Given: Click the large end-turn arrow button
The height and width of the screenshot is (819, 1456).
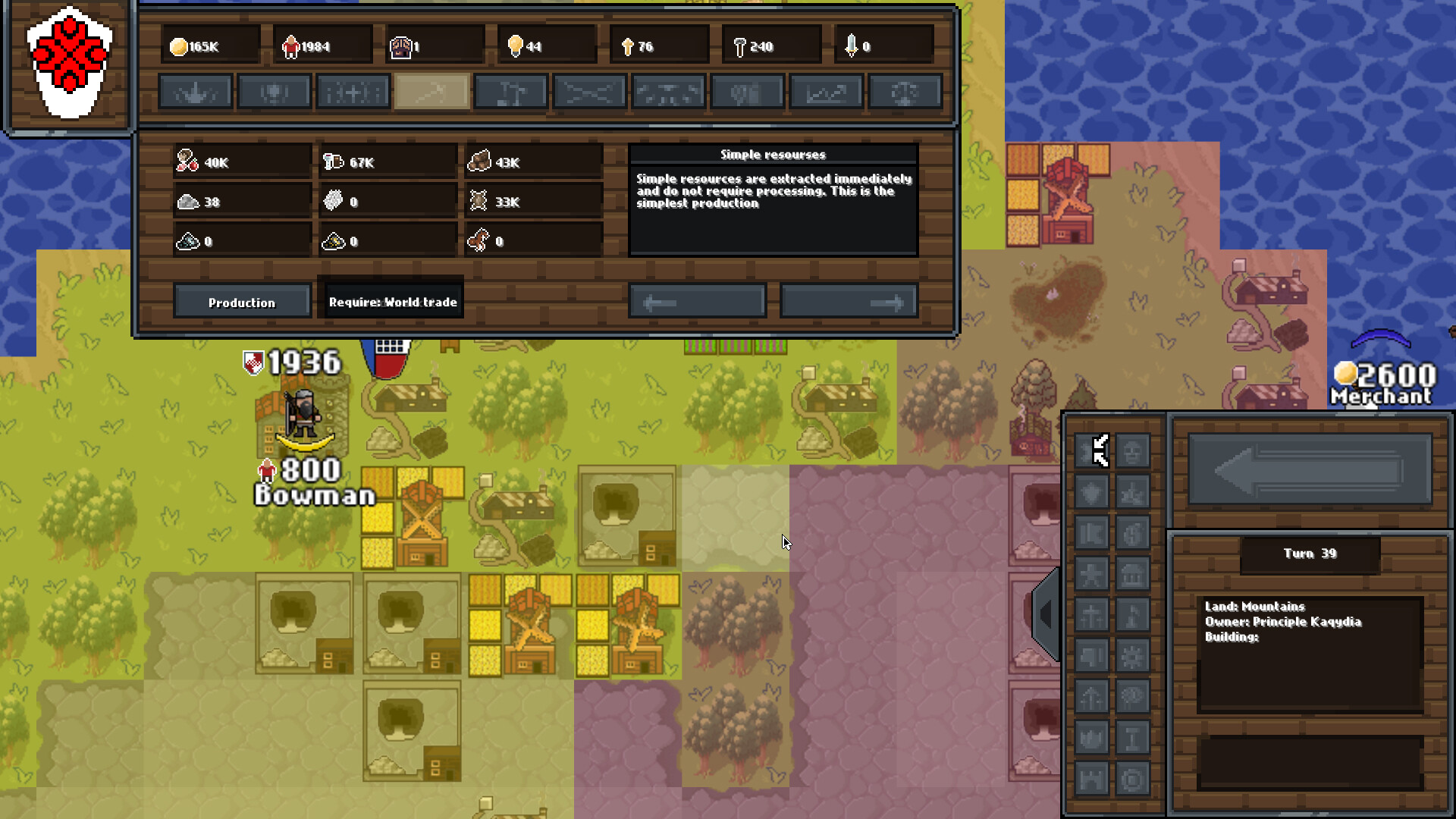Looking at the screenshot, I should pyautogui.click(x=1310, y=469).
